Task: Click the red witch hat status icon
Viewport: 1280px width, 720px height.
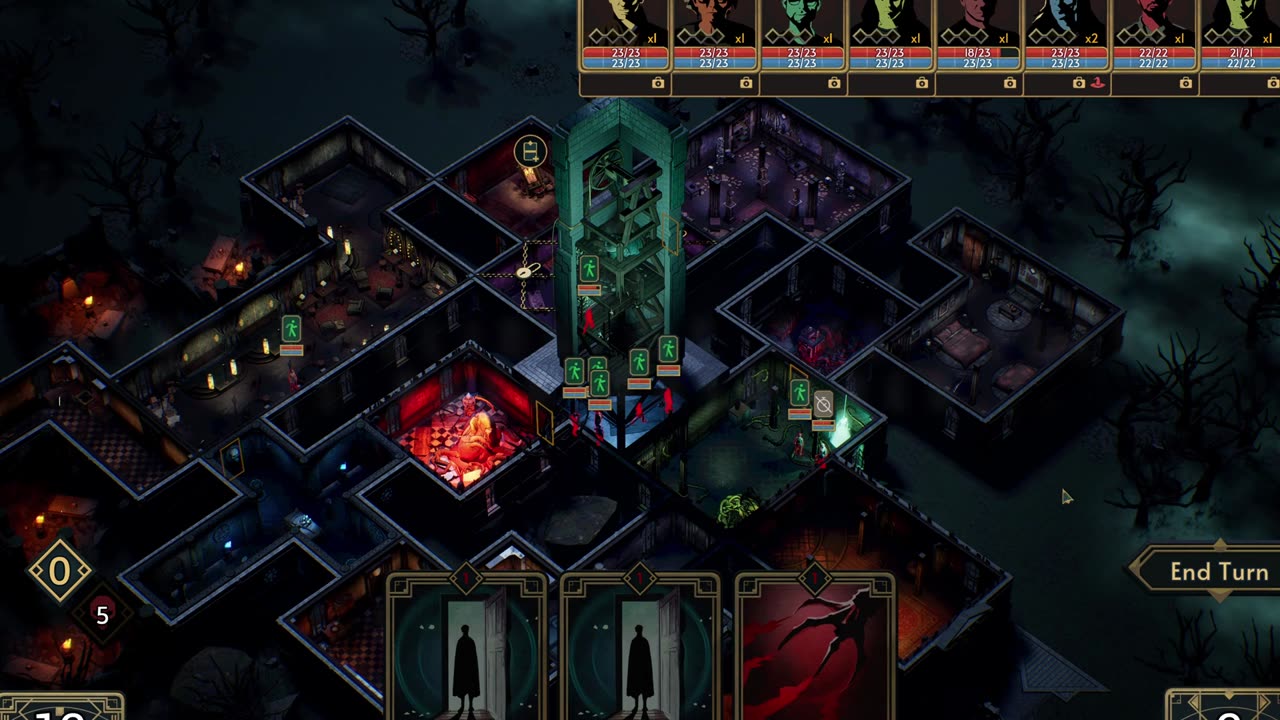Action: pos(1098,83)
